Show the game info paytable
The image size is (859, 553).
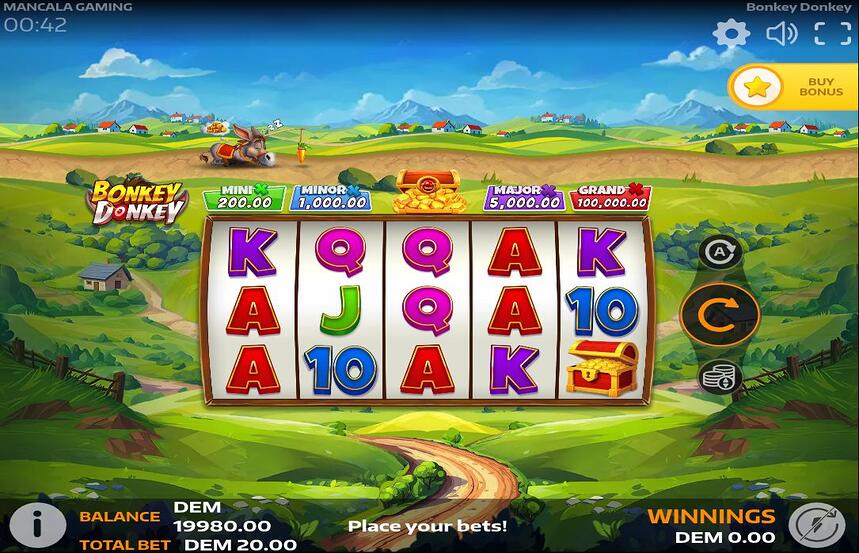click(x=36, y=524)
